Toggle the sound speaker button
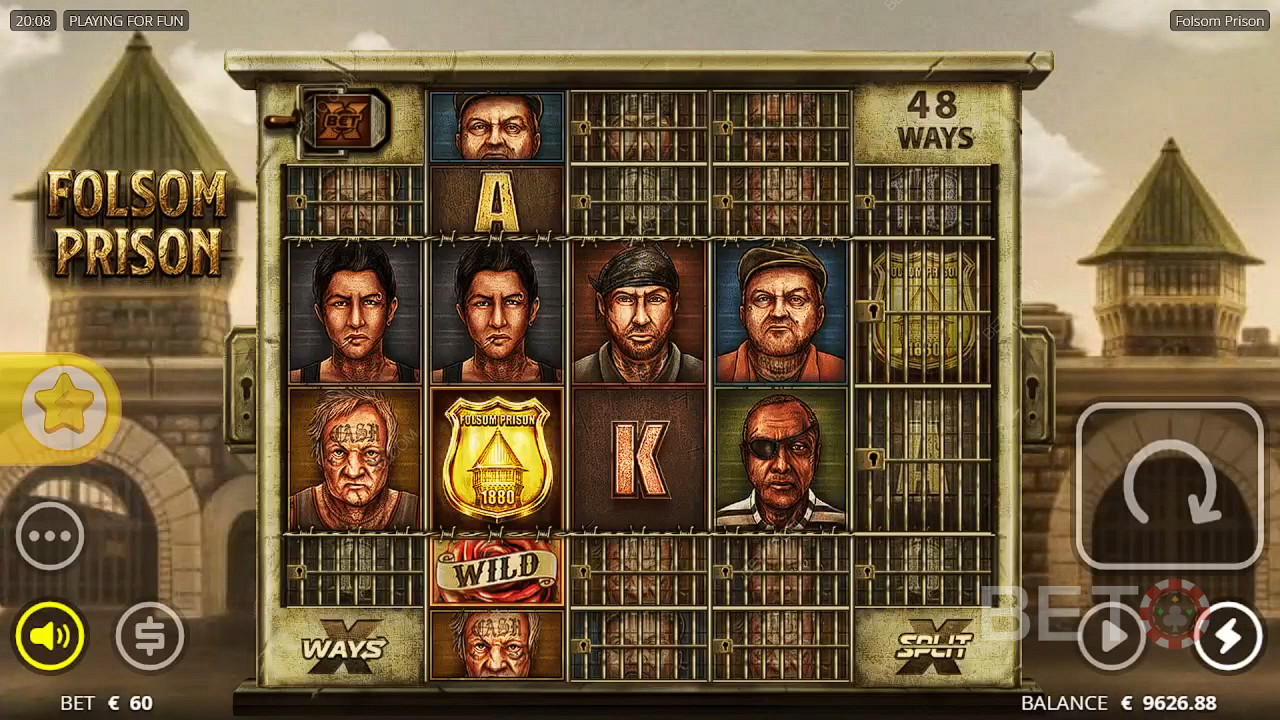Screen dimensions: 1280x720 pyautogui.click(x=50, y=635)
